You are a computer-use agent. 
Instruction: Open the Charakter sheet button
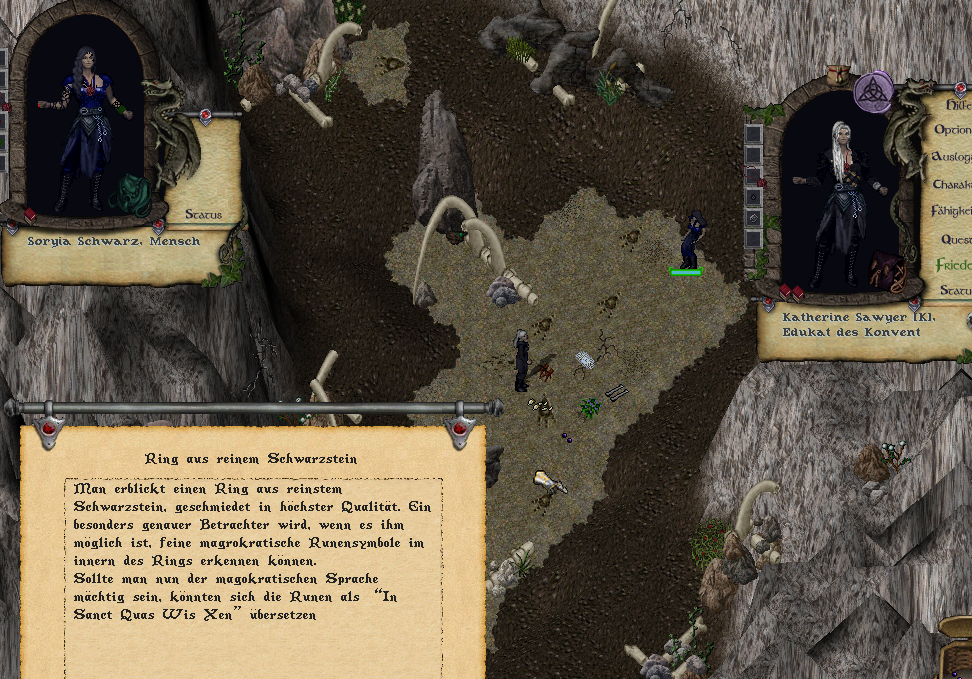tap(952, 184)
